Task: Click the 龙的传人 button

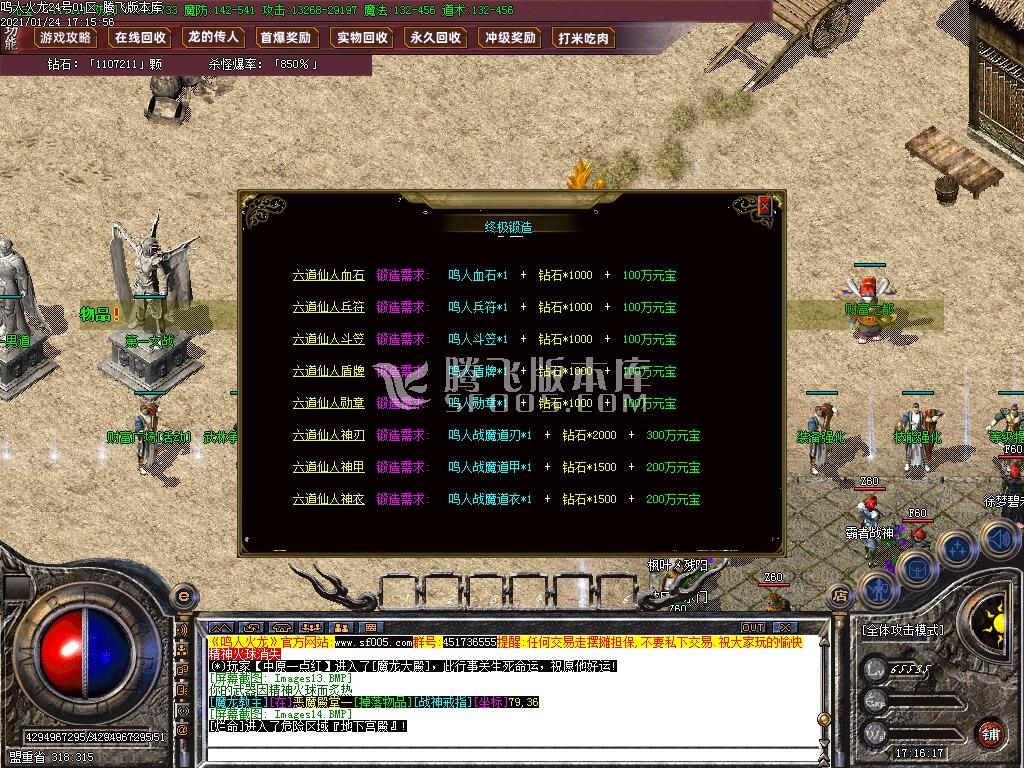Action: click(x=213, y=38)
